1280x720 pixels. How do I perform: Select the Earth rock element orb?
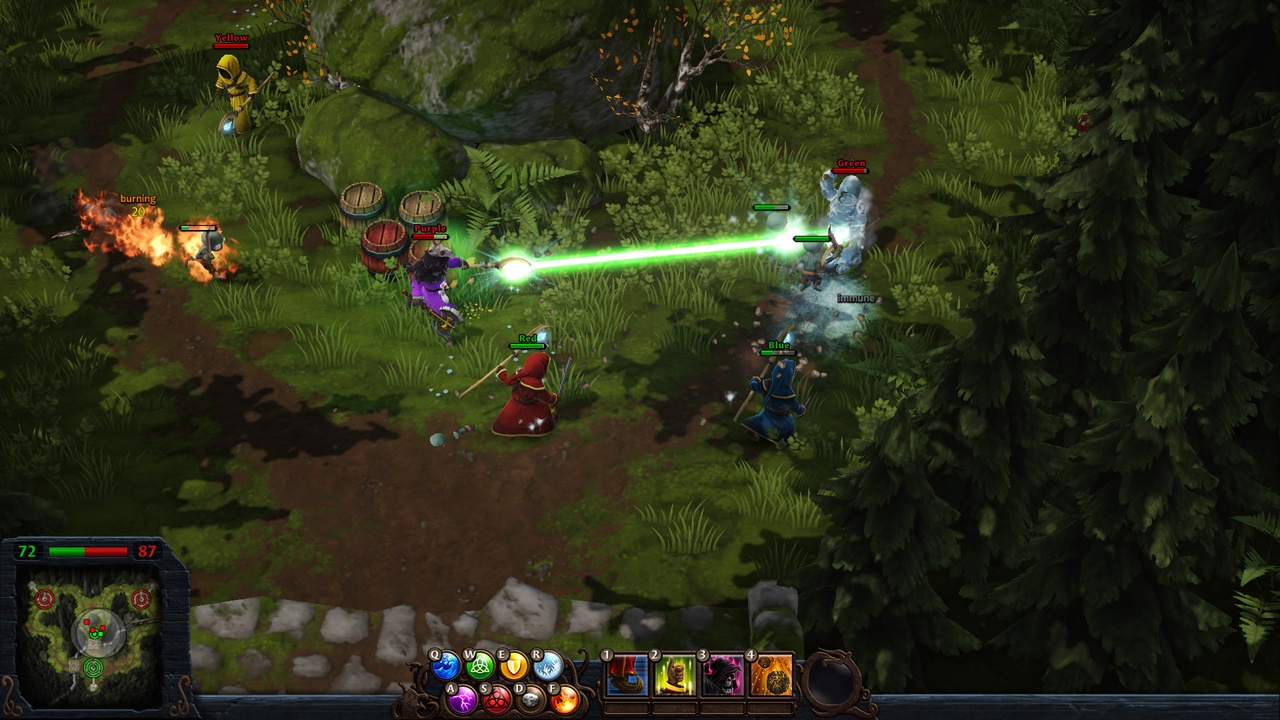point(530,698)
